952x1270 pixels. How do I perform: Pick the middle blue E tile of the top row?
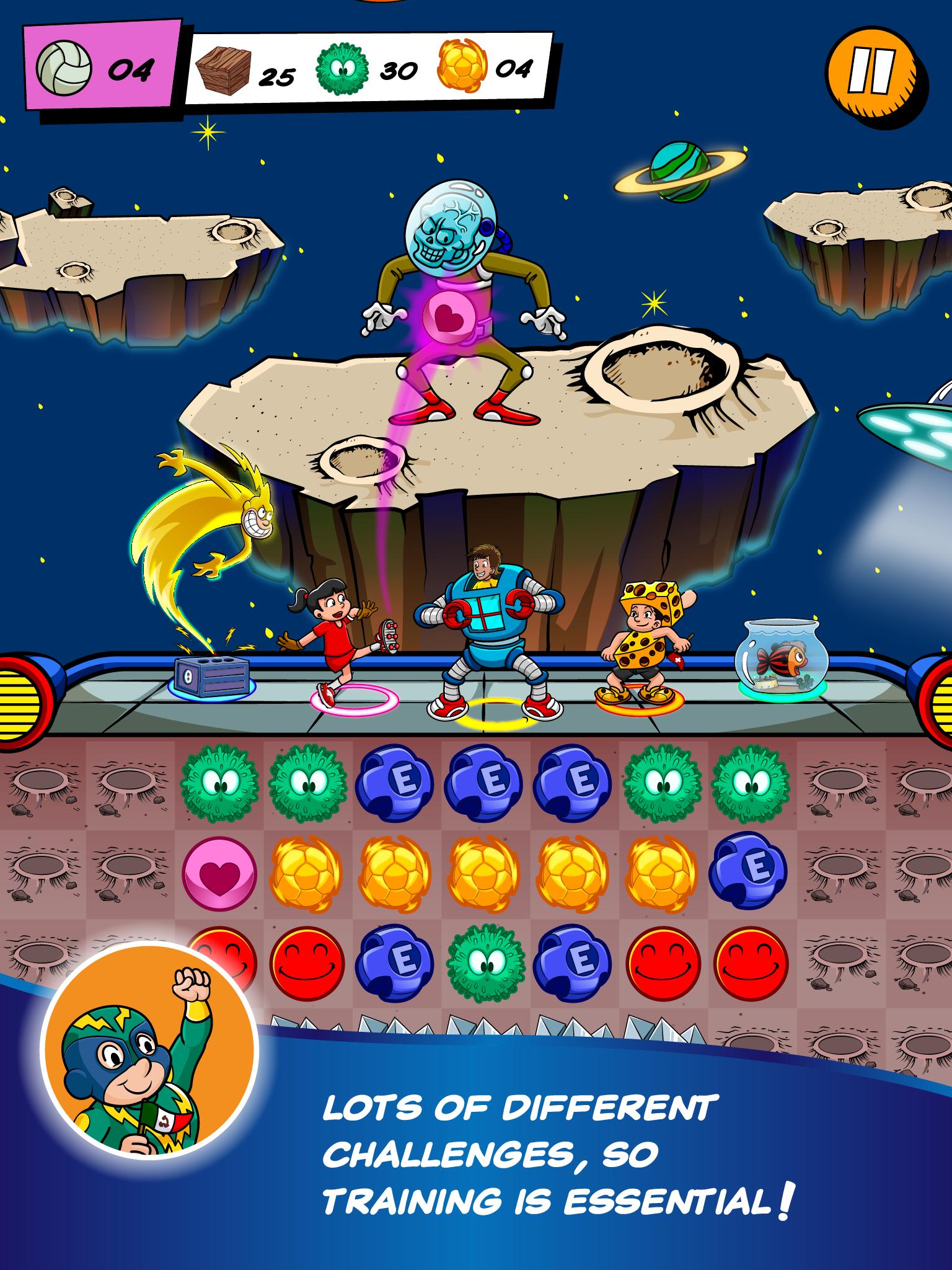click(484, 783)
